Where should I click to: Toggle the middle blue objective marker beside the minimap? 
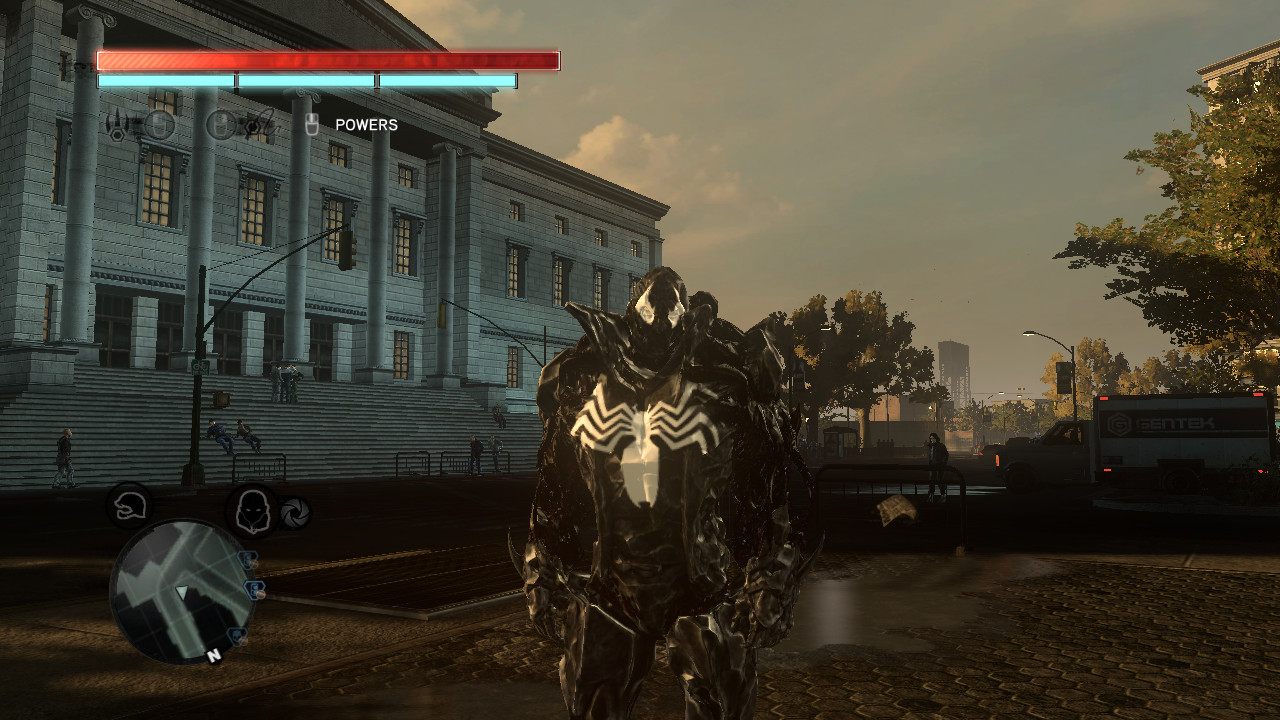pyautogui.click(x=255, y=590)
